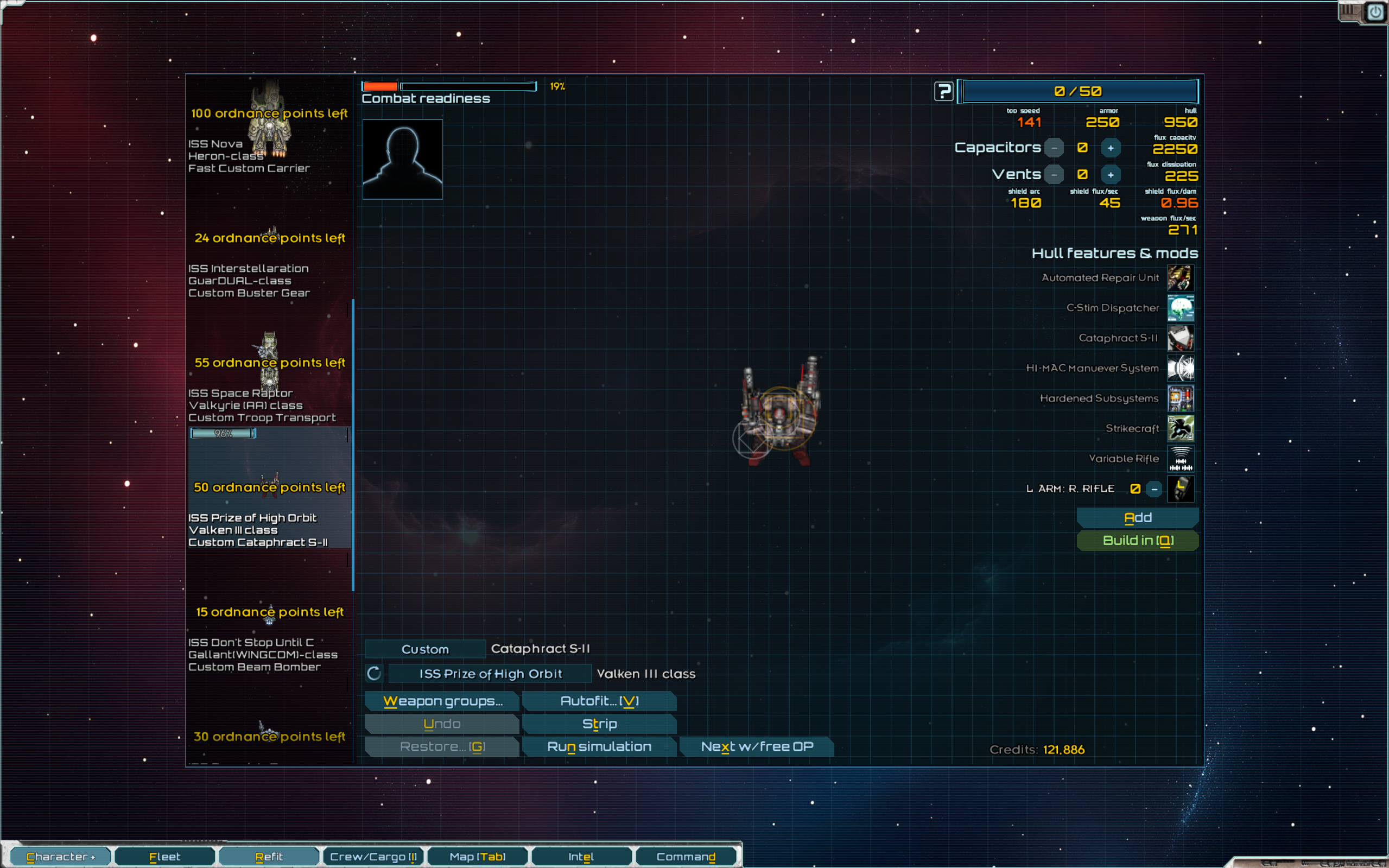Go to next ship with free OP
Viewport: 1389px width, 868px height.
click(x=757, y=747)
